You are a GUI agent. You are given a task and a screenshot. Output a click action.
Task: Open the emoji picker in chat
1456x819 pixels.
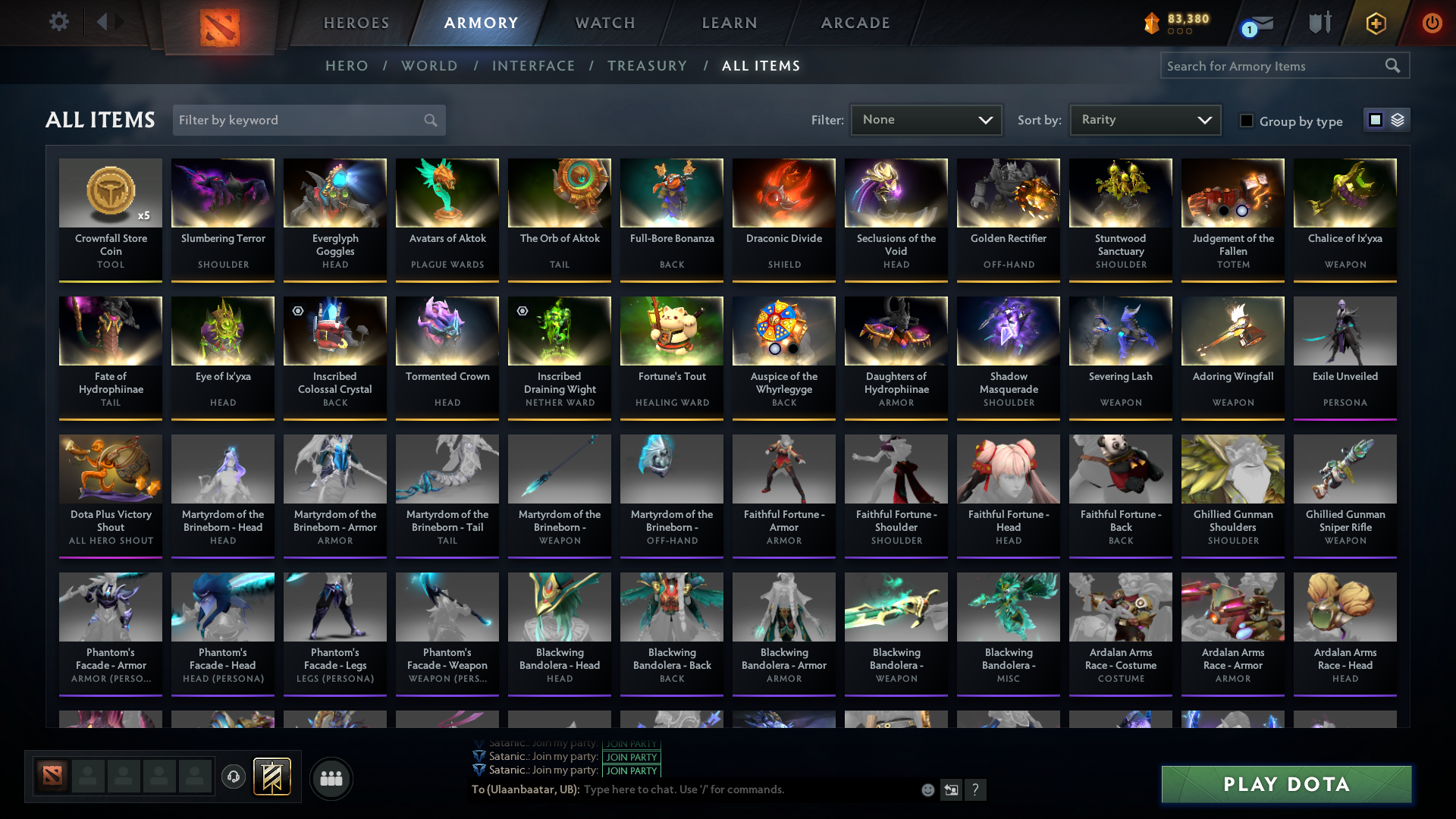click(927, 789)
